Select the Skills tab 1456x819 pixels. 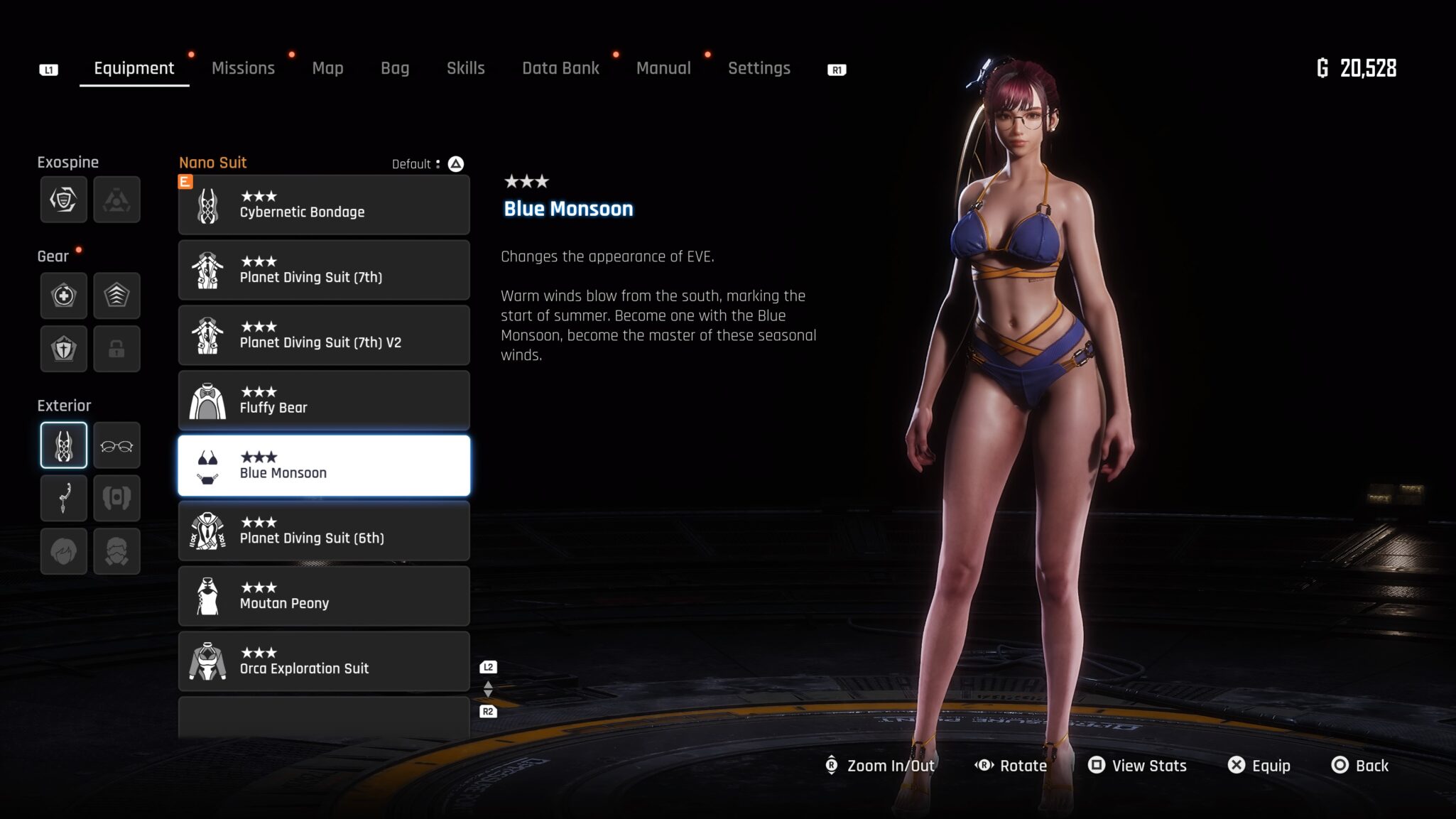(x=465, y=68)
